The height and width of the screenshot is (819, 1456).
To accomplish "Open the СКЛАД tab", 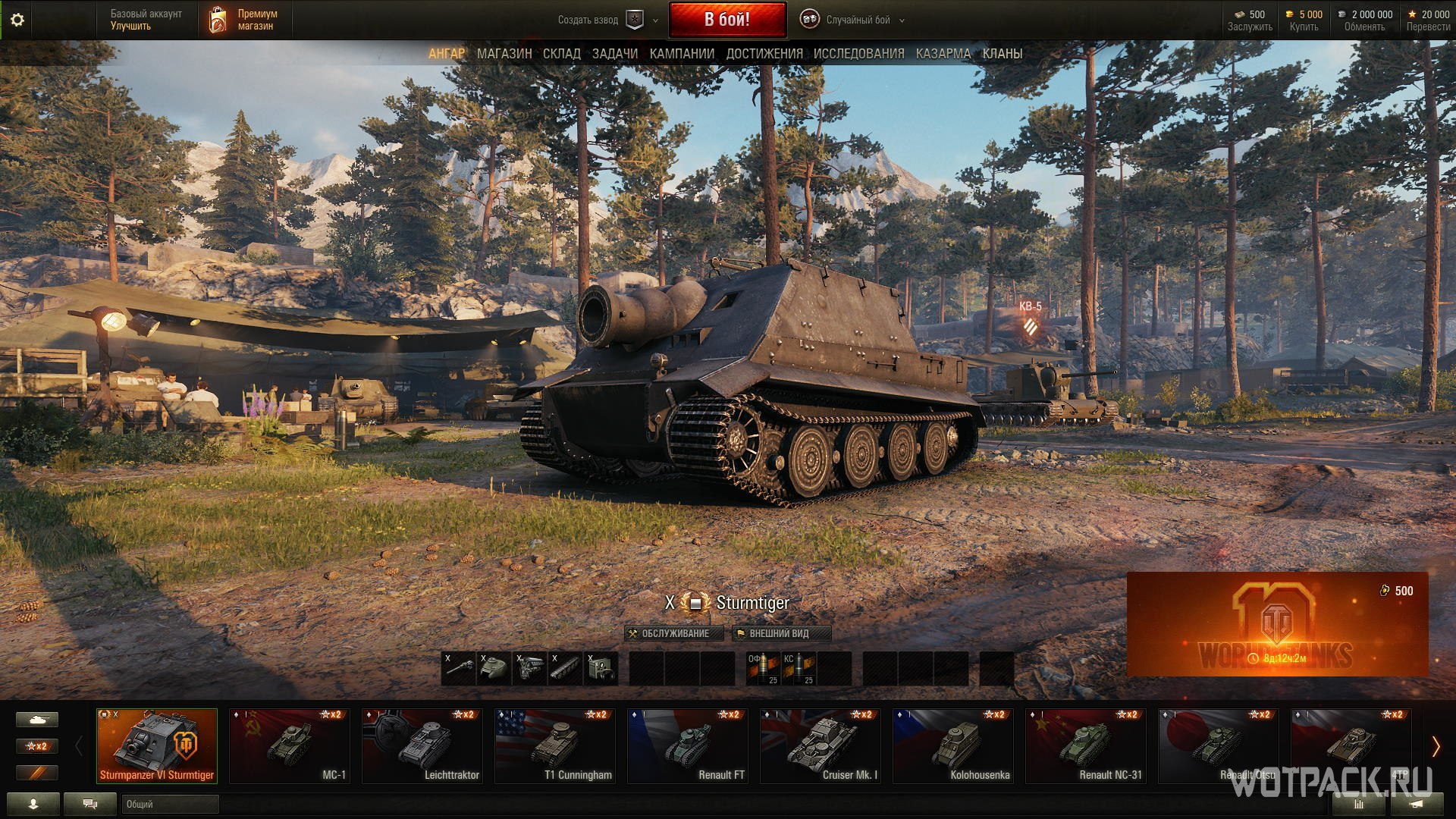I will coord(562,54).
